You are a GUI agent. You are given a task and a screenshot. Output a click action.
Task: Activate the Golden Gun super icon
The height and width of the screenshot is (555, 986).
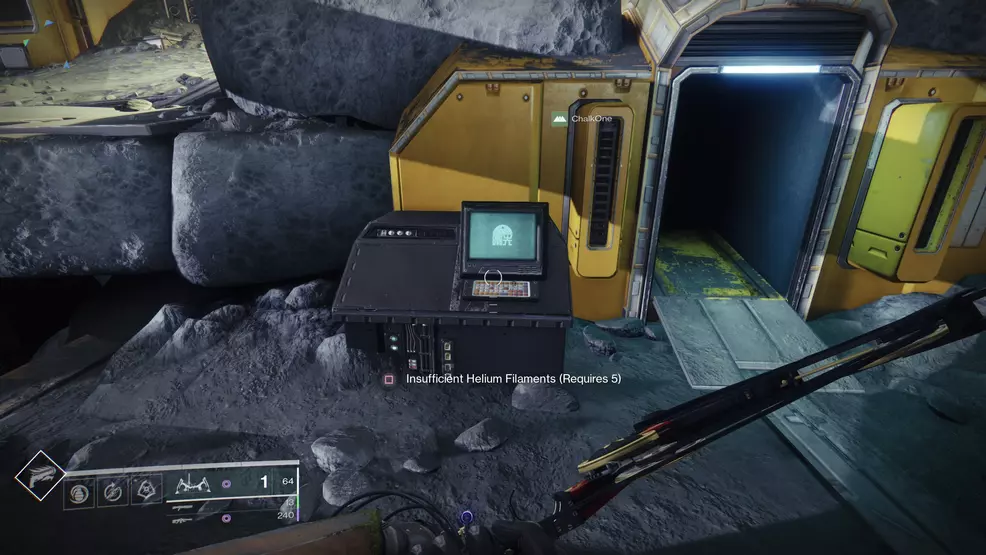(x=40, y=475)
